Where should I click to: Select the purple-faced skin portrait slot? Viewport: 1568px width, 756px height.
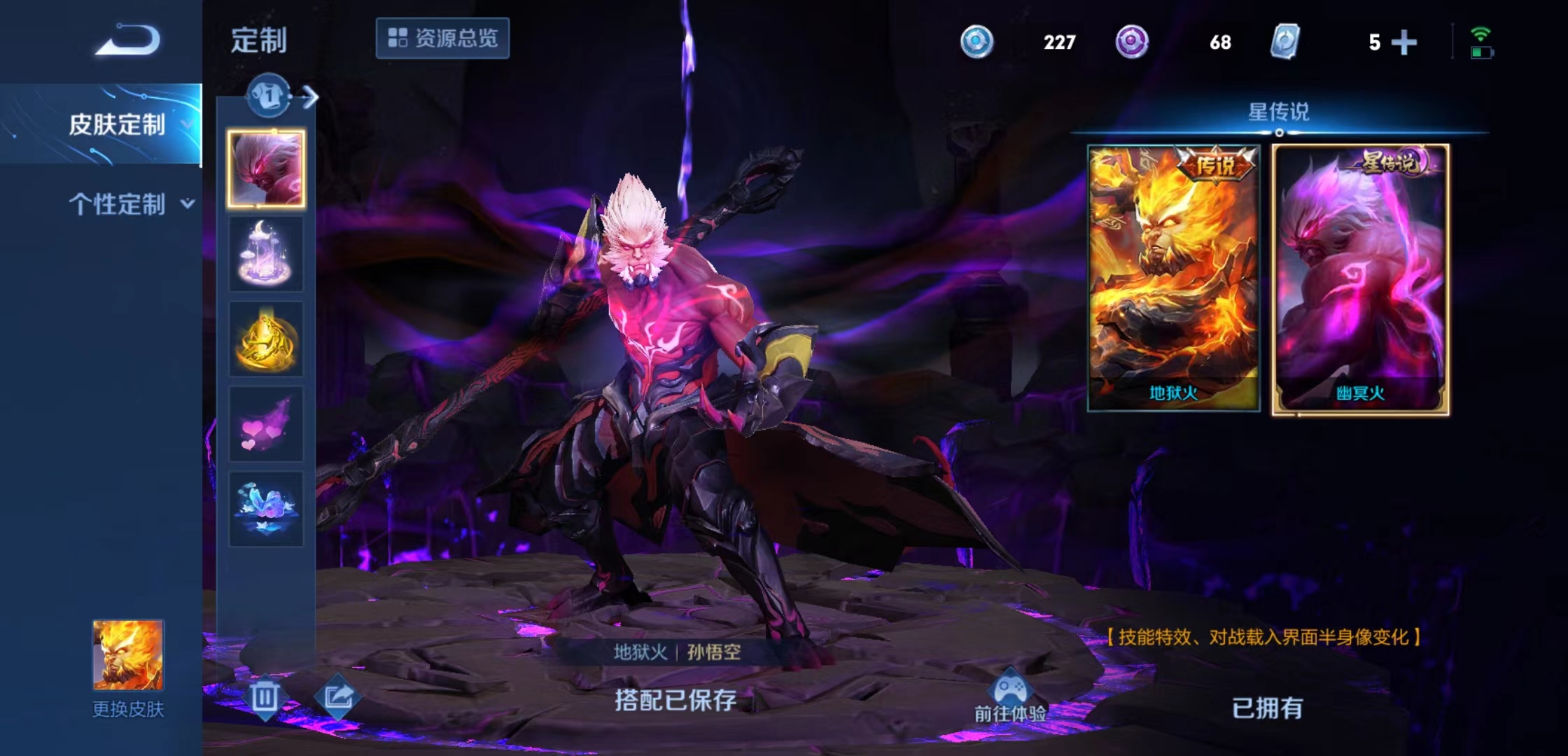[x=266, y=169]
